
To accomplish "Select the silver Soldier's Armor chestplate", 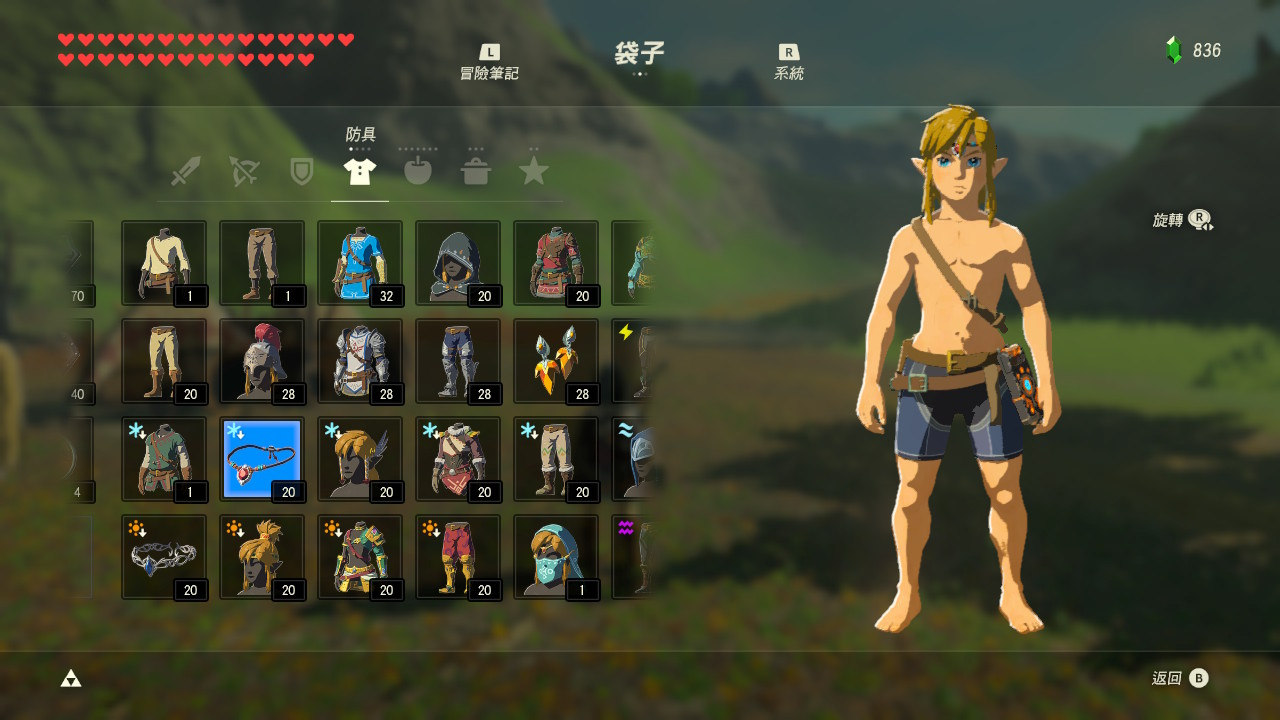I will pos(360,361).
